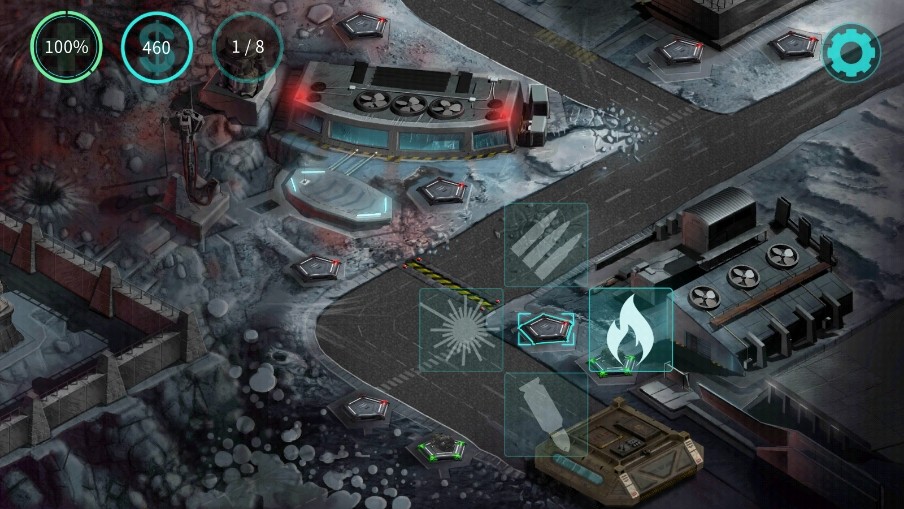Screen dimensions: 904x509
Task: Build the flame tower option
Action: 630,330
